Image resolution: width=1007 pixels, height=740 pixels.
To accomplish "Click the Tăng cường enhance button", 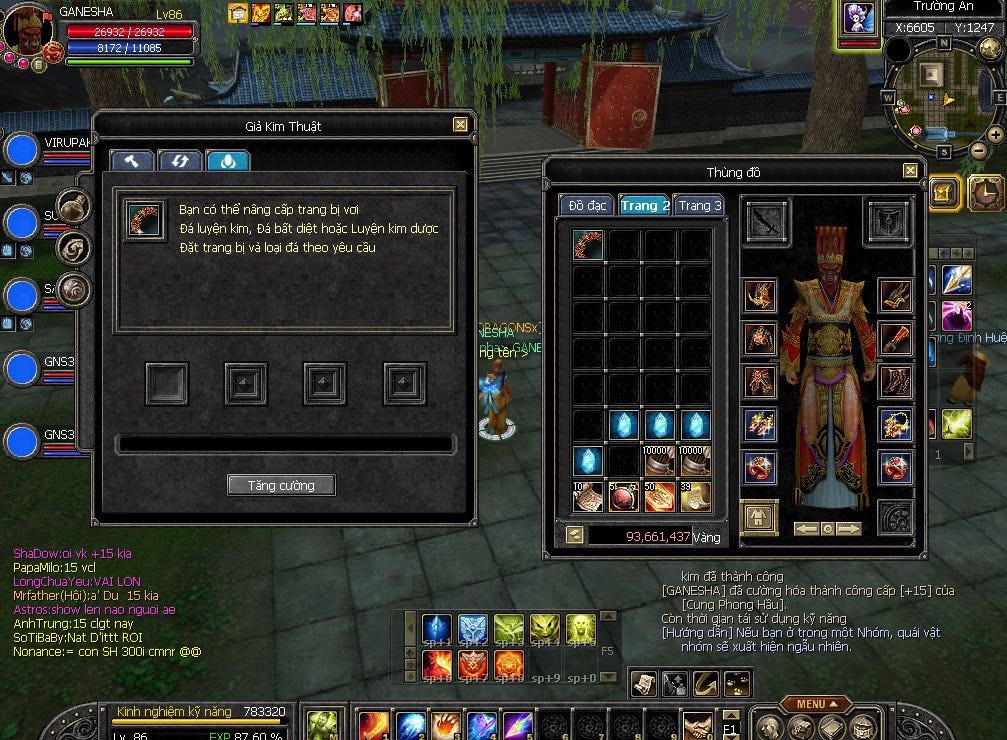I will coord(280,485).
